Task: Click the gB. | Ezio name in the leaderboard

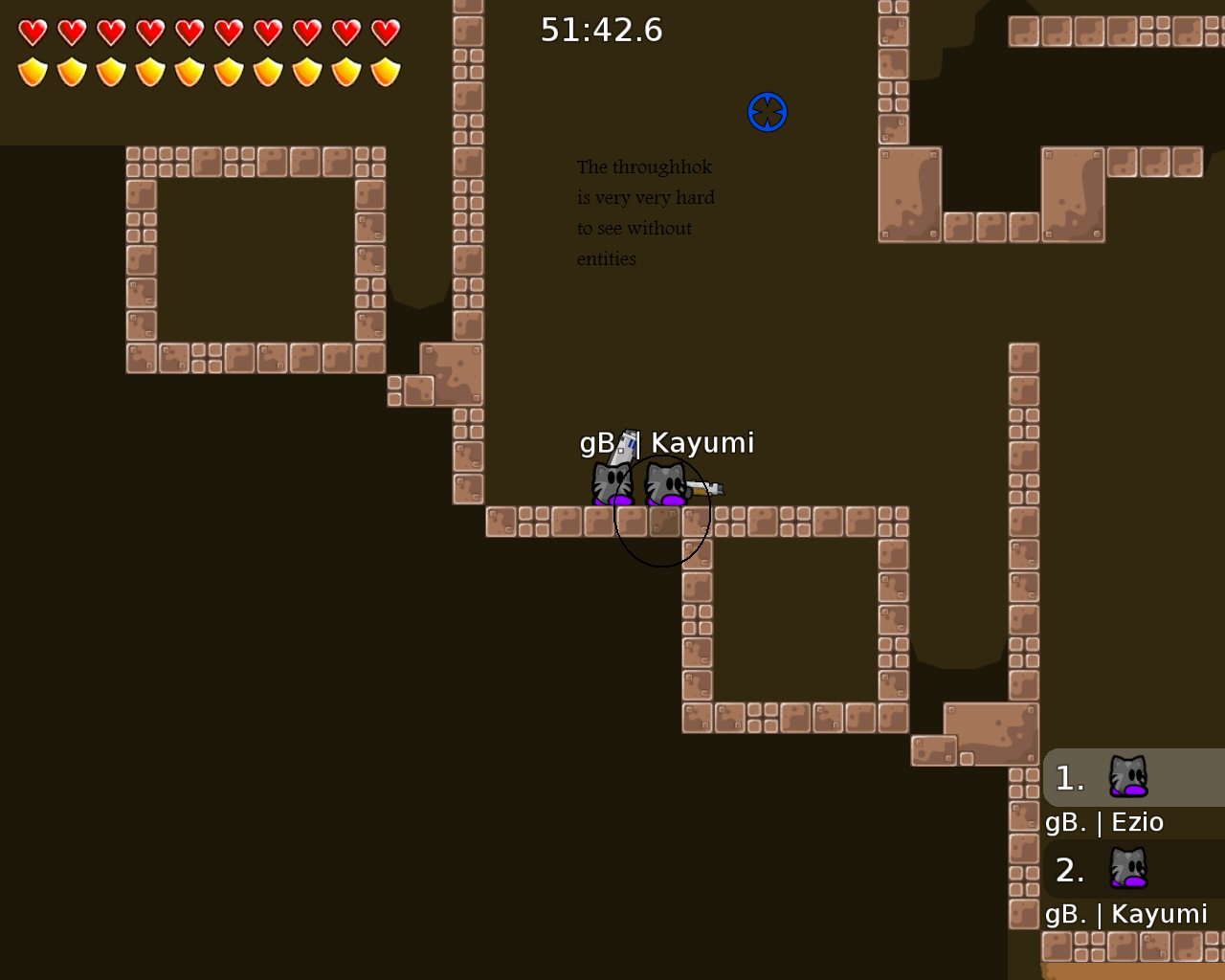Action: point(1105,821)
